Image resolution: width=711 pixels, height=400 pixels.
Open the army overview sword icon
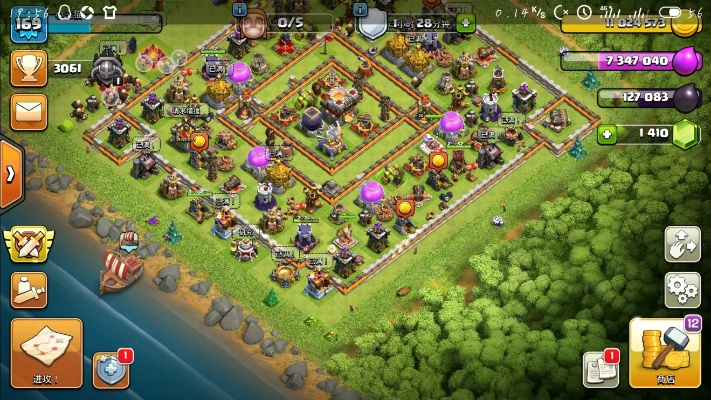click(x=28, y=290)
